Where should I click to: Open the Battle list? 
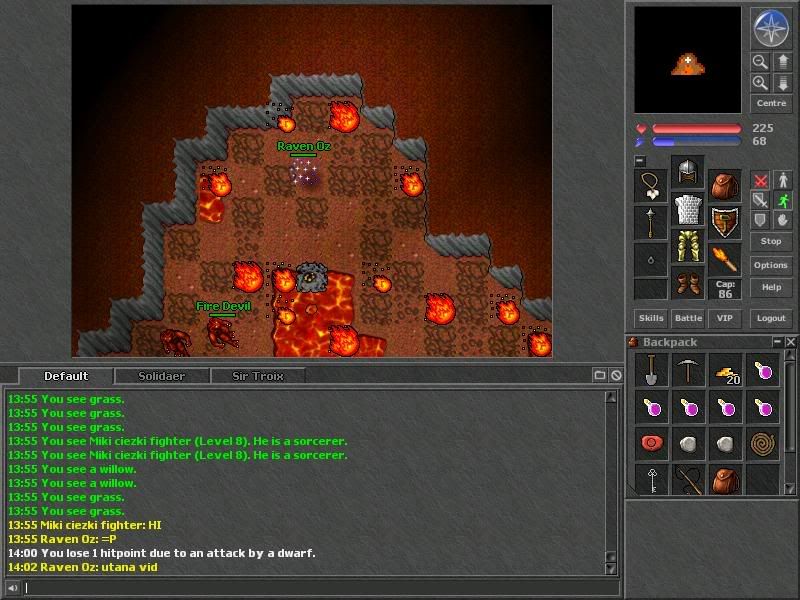tap(688, 318)
